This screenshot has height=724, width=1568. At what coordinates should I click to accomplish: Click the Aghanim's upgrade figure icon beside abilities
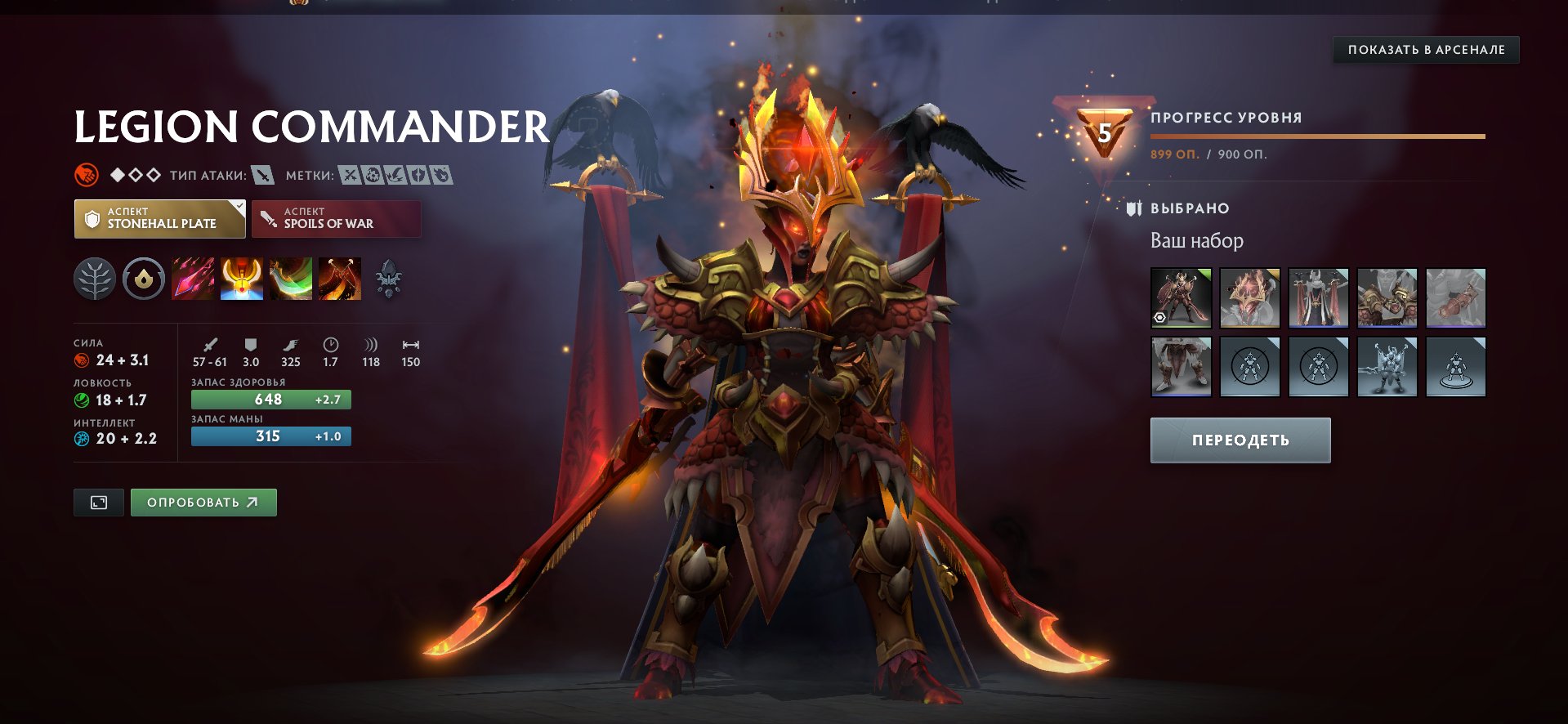tap(390, 278)
